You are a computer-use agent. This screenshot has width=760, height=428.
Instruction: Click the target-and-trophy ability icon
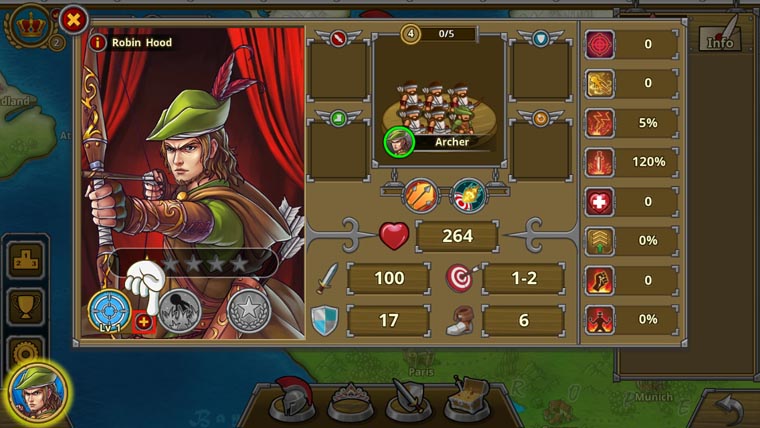(467, 193)
